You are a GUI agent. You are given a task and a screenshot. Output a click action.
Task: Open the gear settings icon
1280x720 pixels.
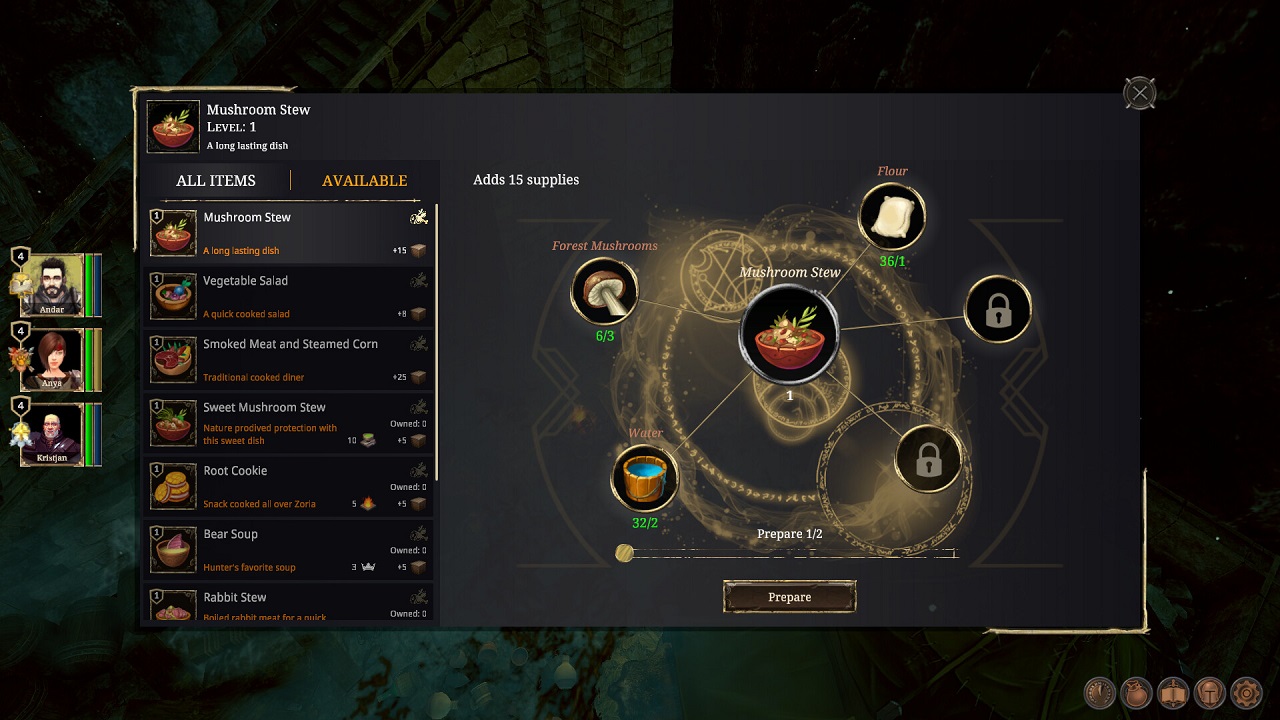click(x=1246, y=692)
